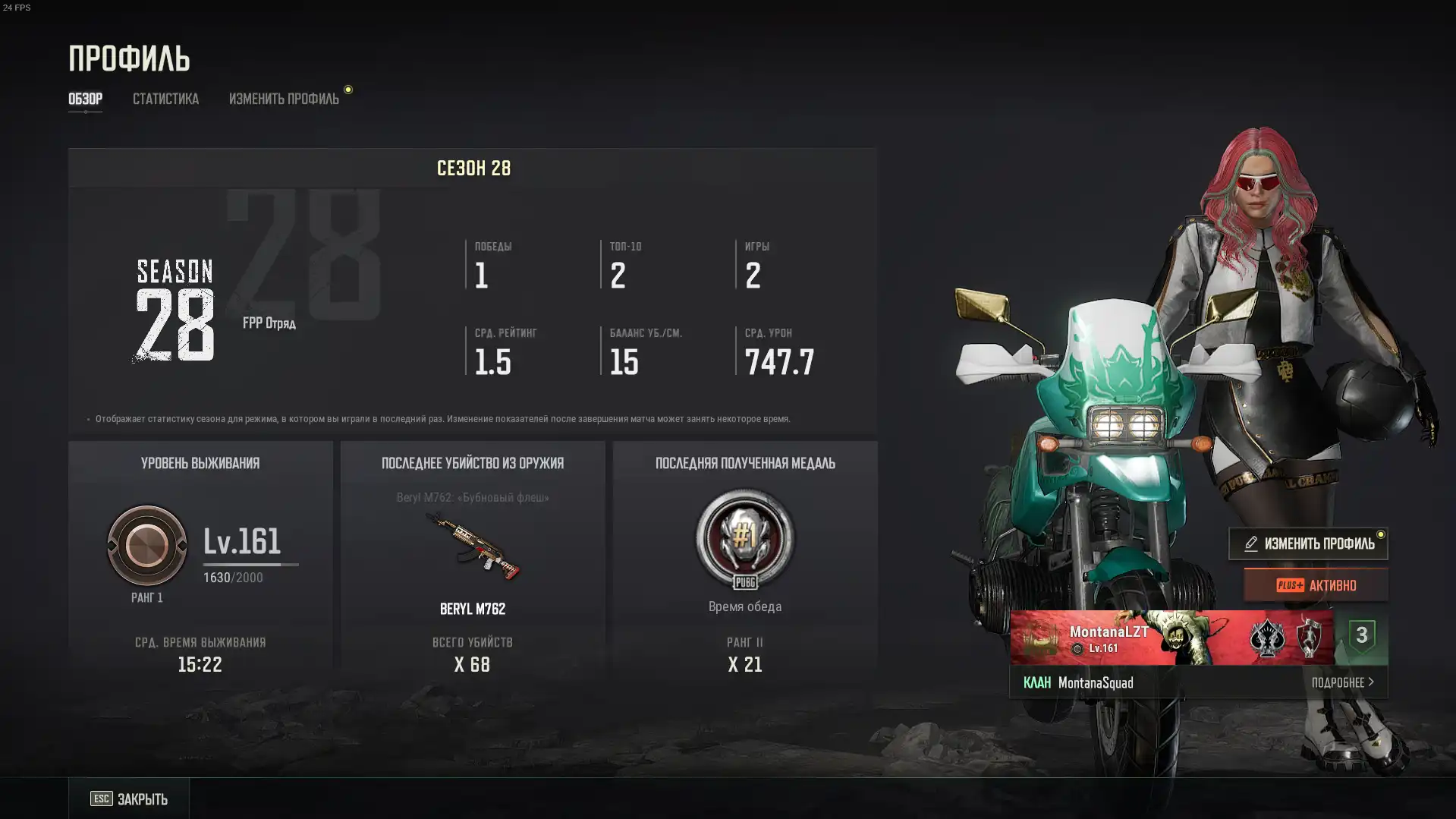Click the survival level rank emblem
1456x819 pixels.
147,545
